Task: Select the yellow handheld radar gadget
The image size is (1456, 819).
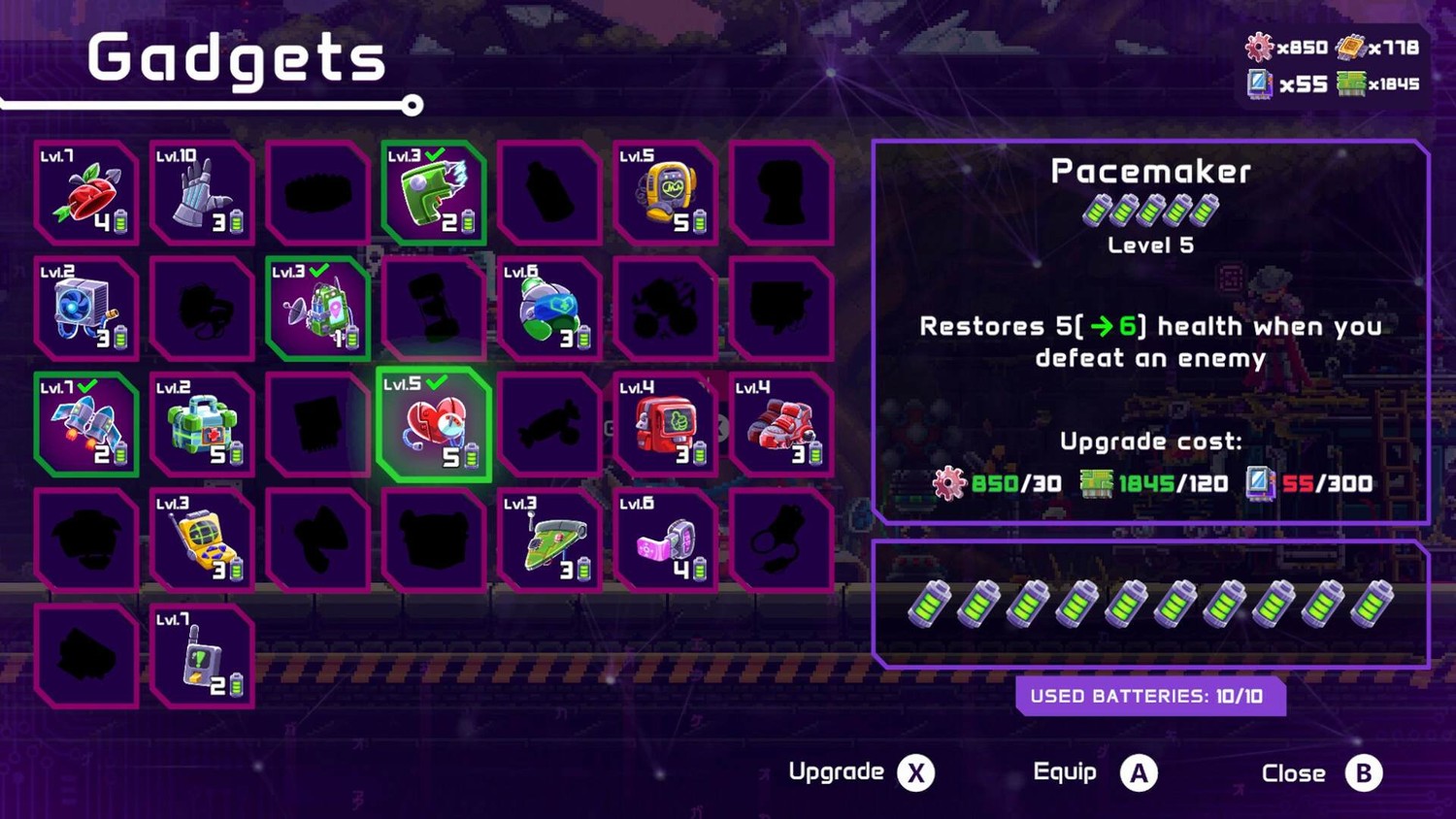Action: [x=202, y=541]
